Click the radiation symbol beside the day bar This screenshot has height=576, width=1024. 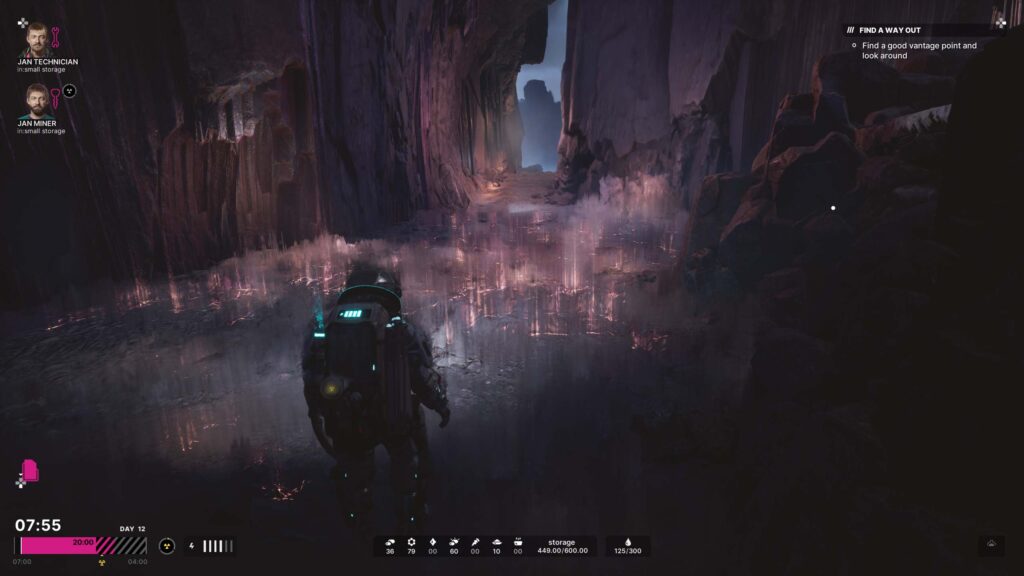click(x=167, y=546)
